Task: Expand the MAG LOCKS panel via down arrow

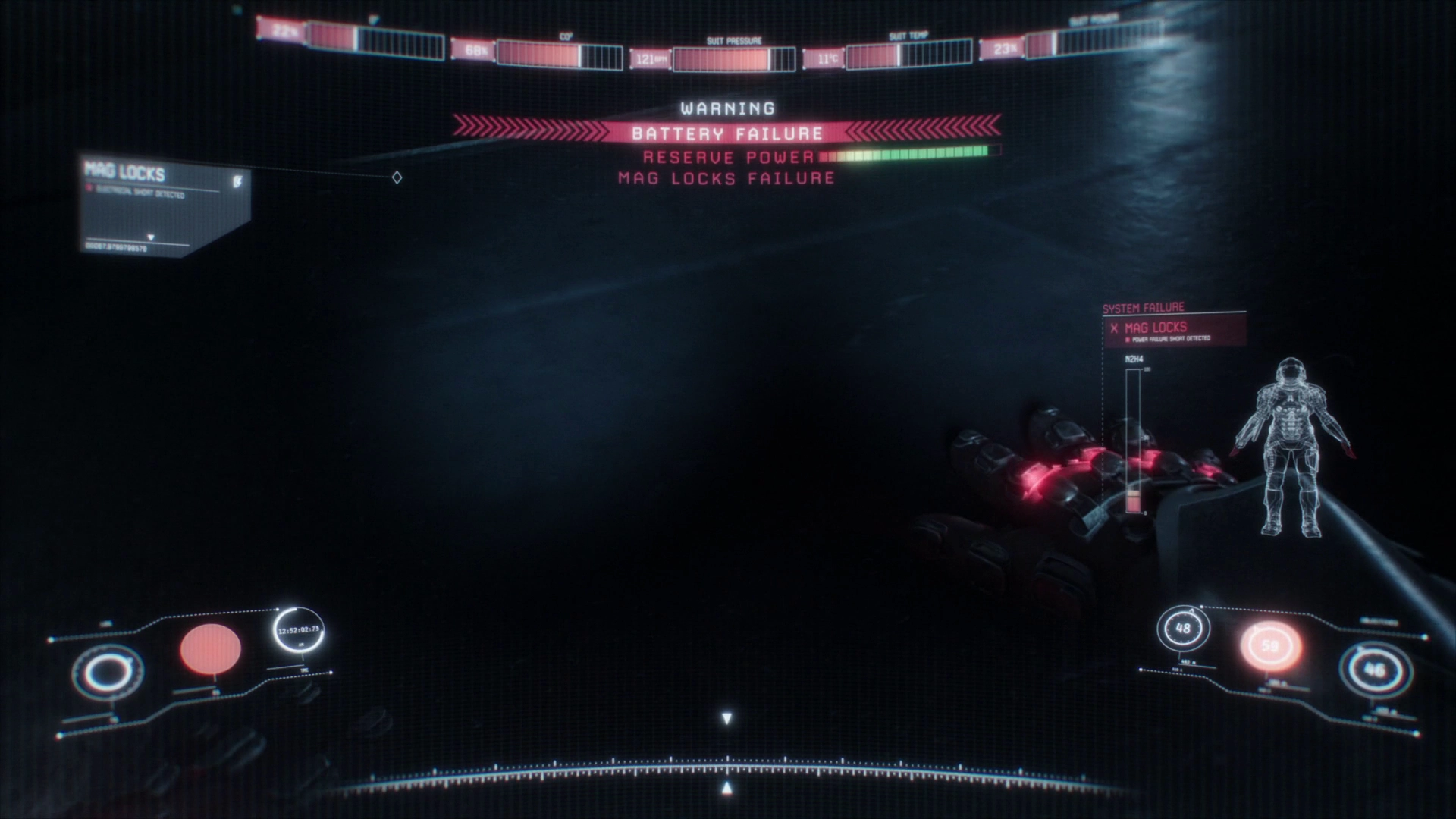Action: [152, 237]
